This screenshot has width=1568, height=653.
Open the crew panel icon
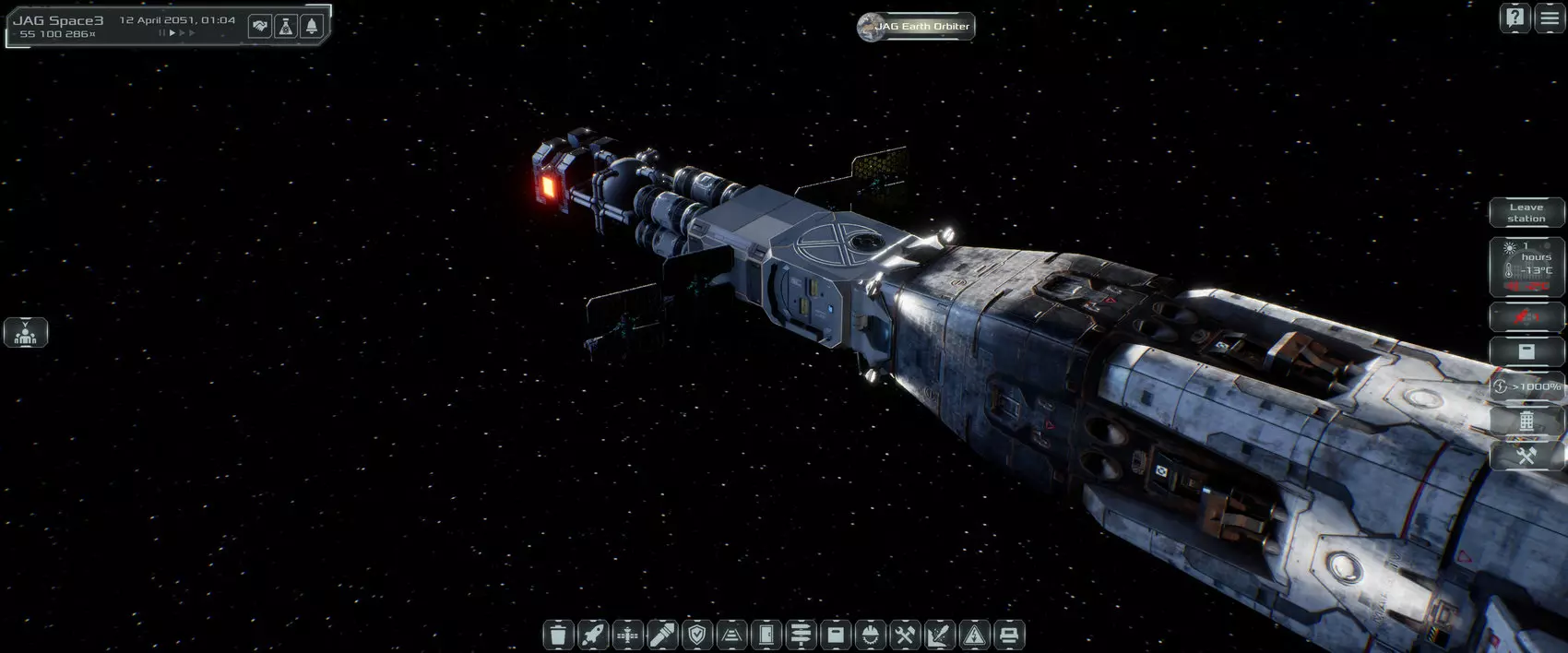point(26,332)
